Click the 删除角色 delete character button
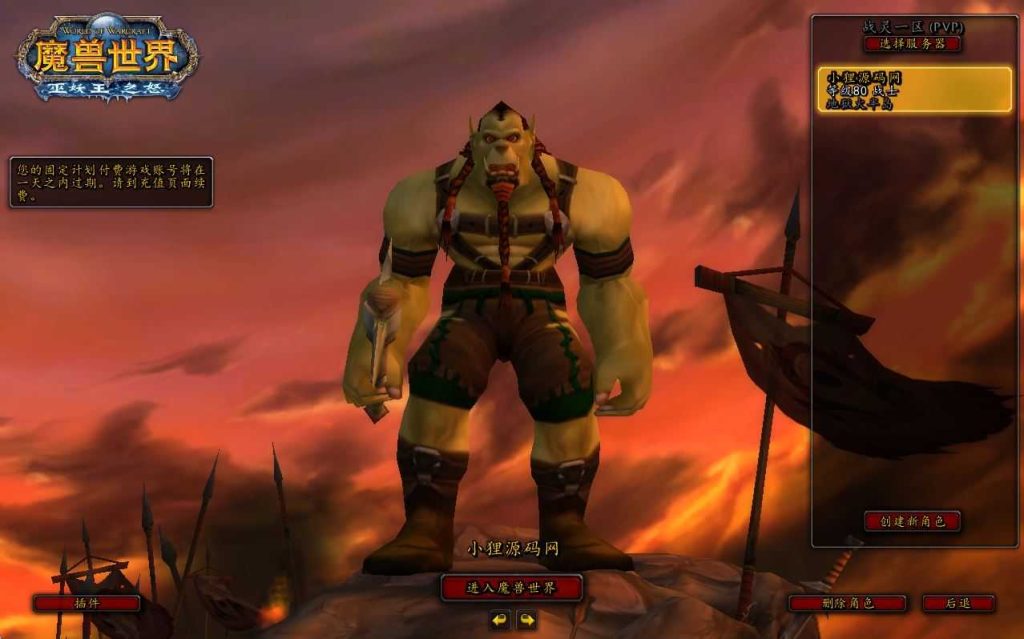1024x639 pixels. [x=847, y=603]
